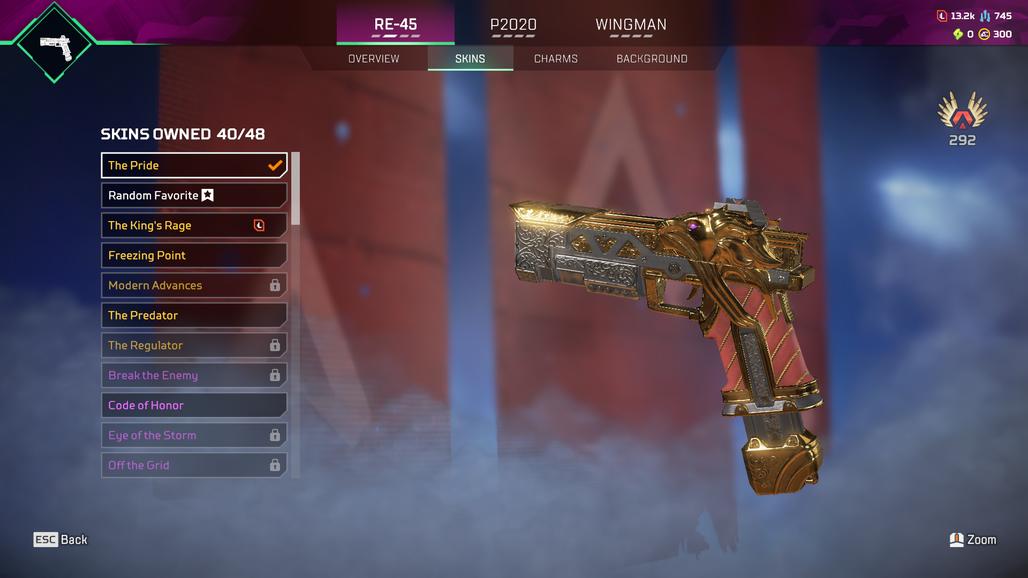The height and width of the screenshot is (578, 1028).
Task: Switch to the Charms tab
Action: [x=555, y=59]
